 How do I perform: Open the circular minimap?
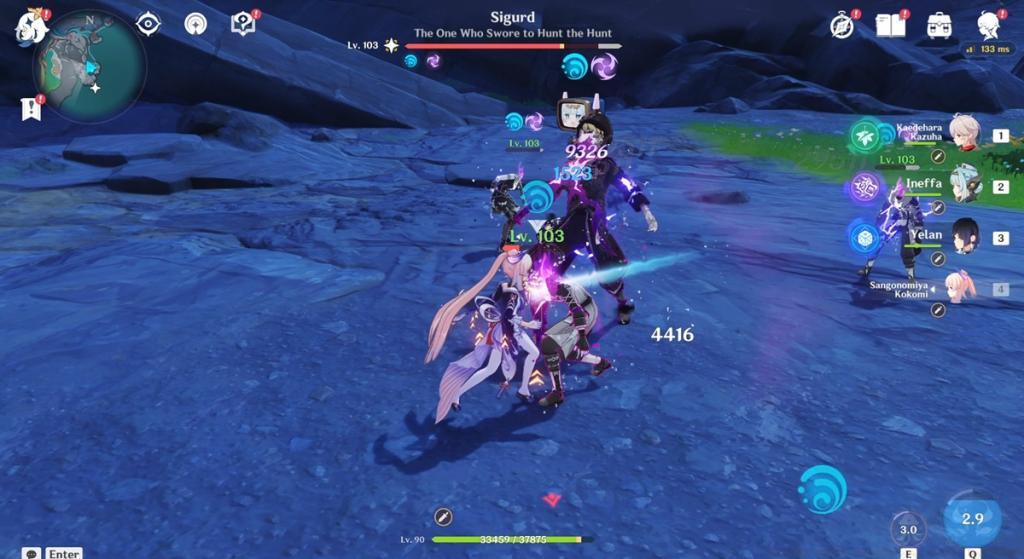tap(88, 66)
